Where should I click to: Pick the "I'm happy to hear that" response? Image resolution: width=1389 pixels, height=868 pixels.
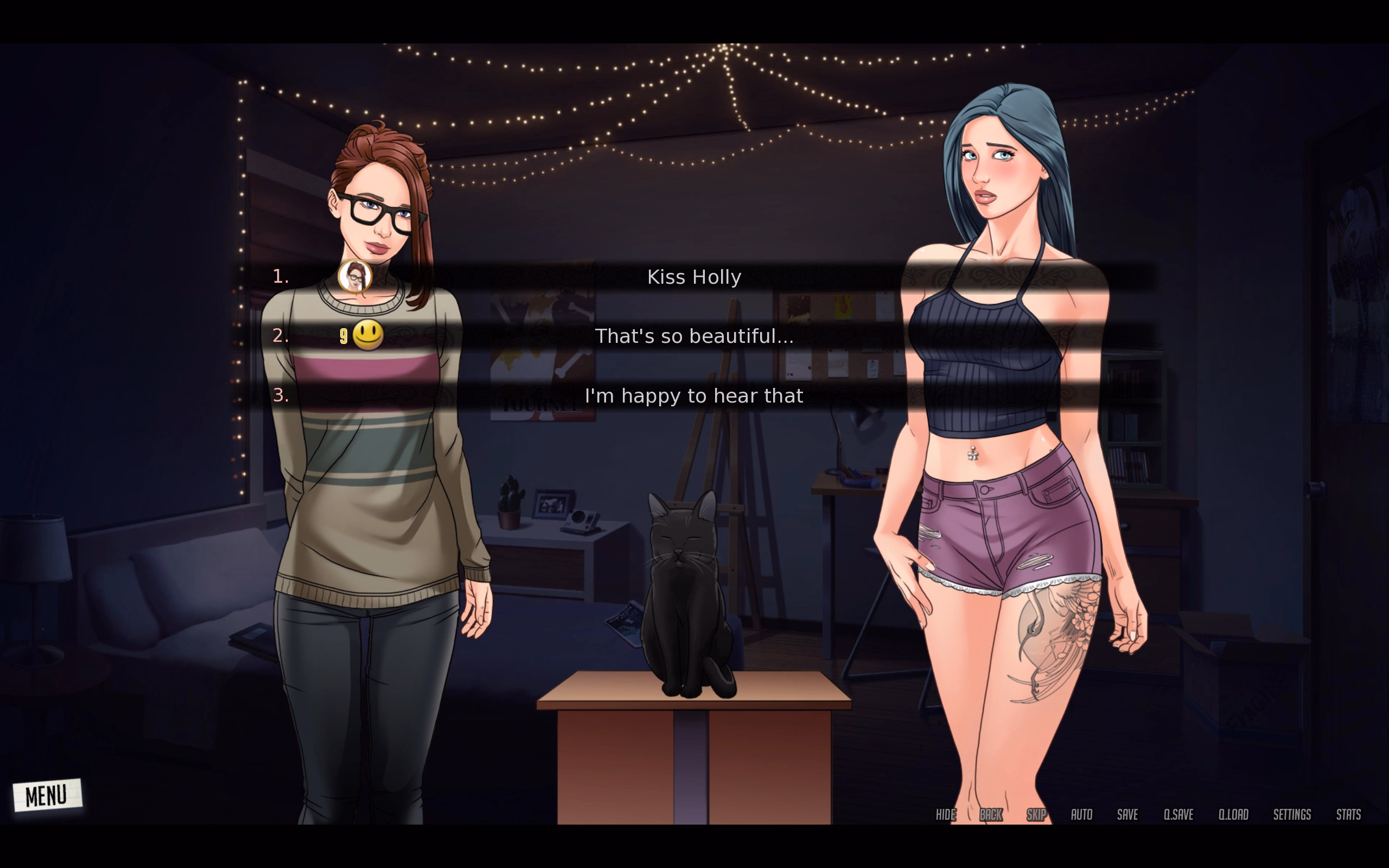[694, 396]
